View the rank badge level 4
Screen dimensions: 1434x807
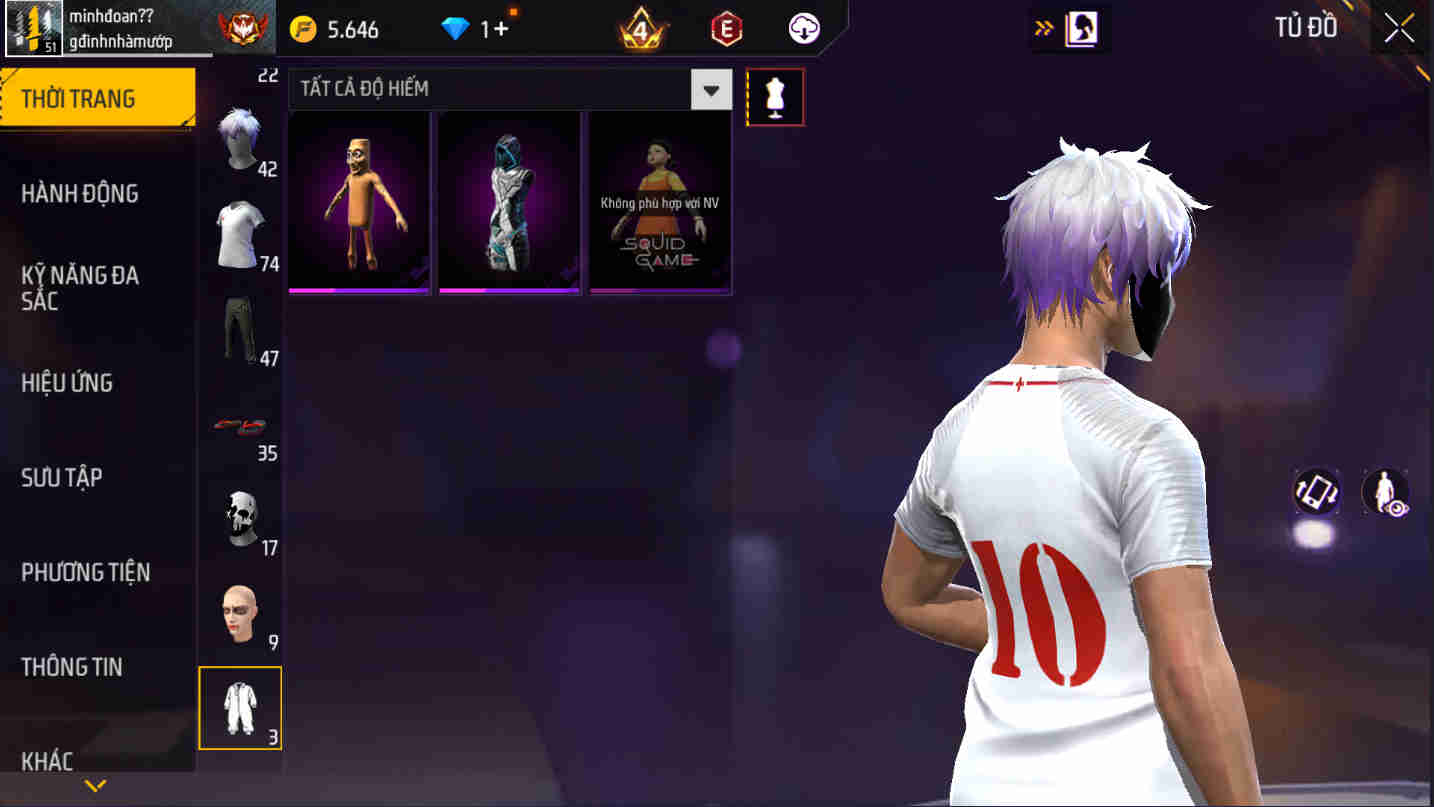point(640,29)
